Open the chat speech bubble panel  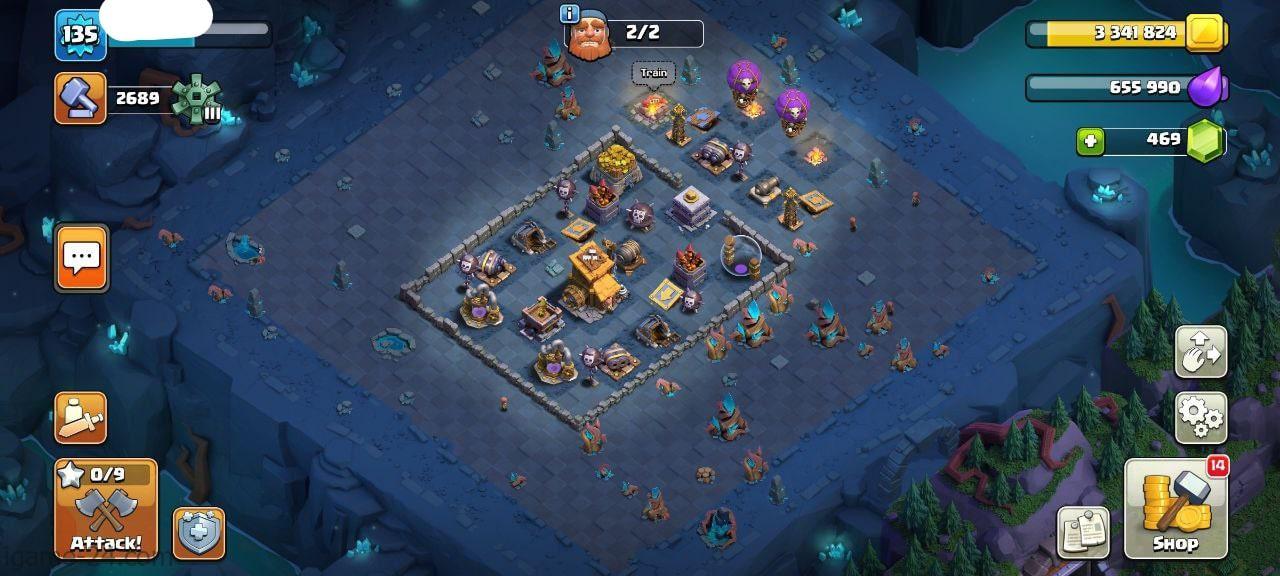[81, 258]
